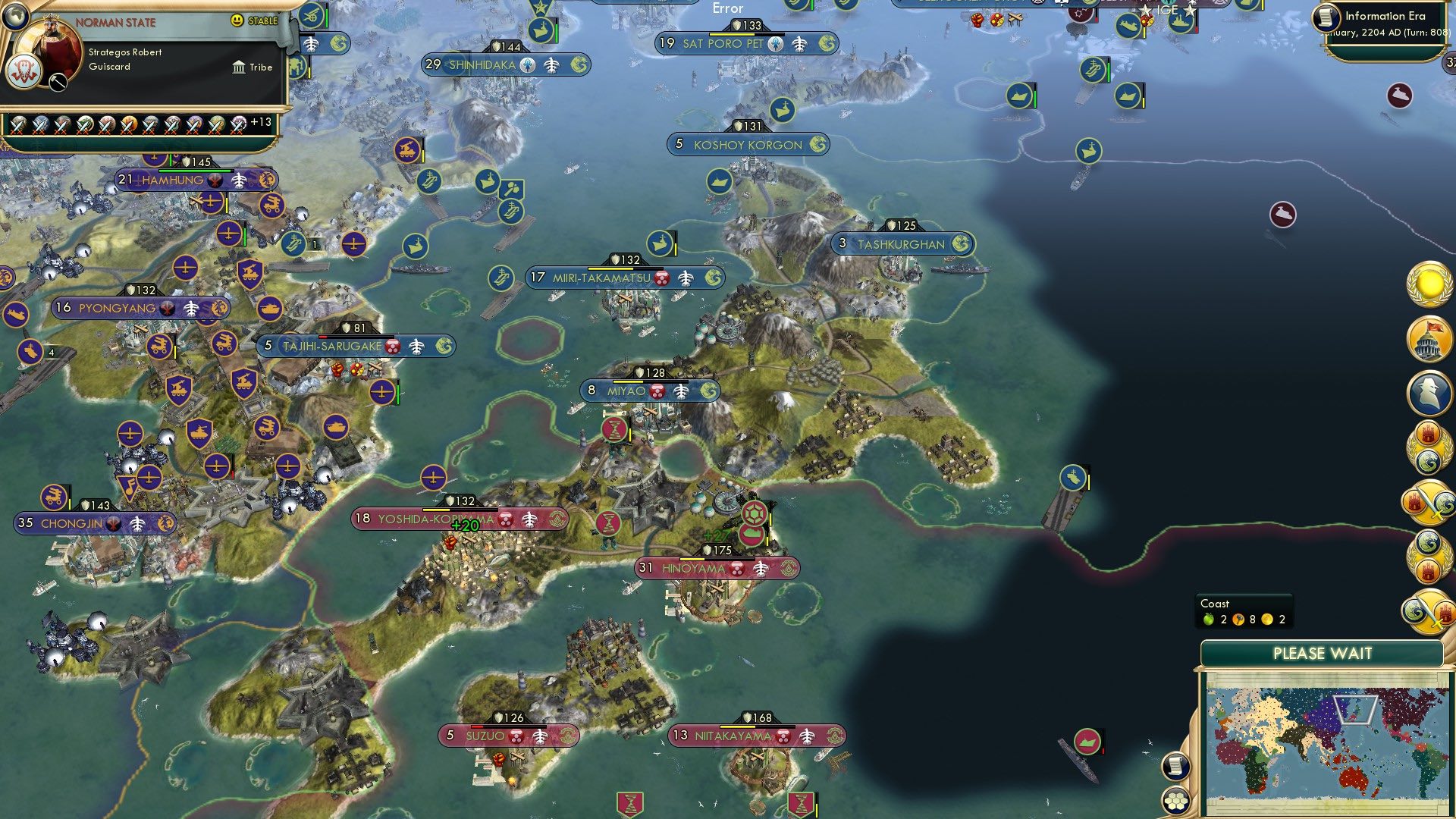Viewport: 1456px width, 819px height.
Task: Click the golden sun victory notification icon
Action: click(x=1429, y=288)
